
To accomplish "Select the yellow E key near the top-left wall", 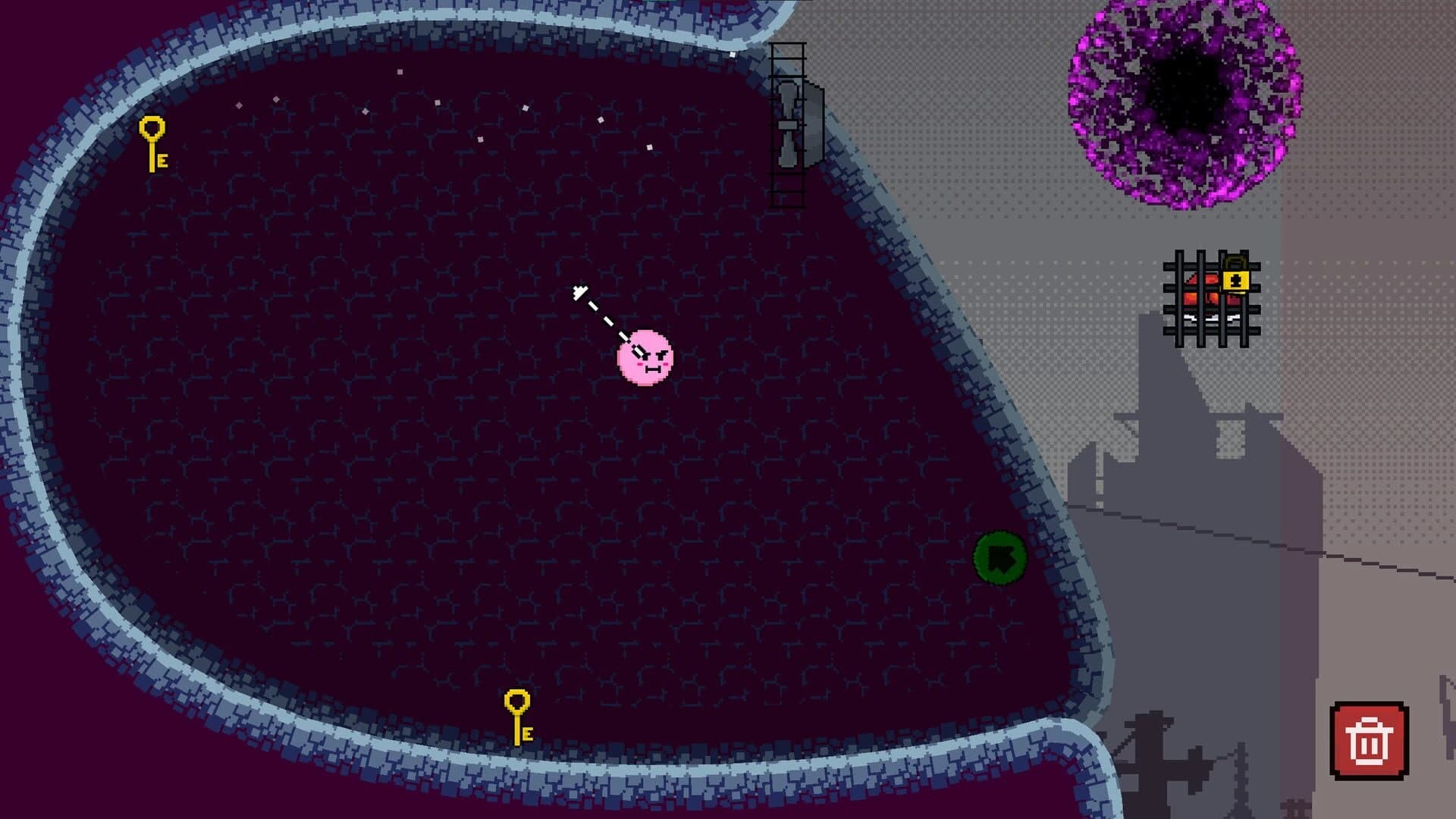I will pyautogui.click(x=152, y=140).
